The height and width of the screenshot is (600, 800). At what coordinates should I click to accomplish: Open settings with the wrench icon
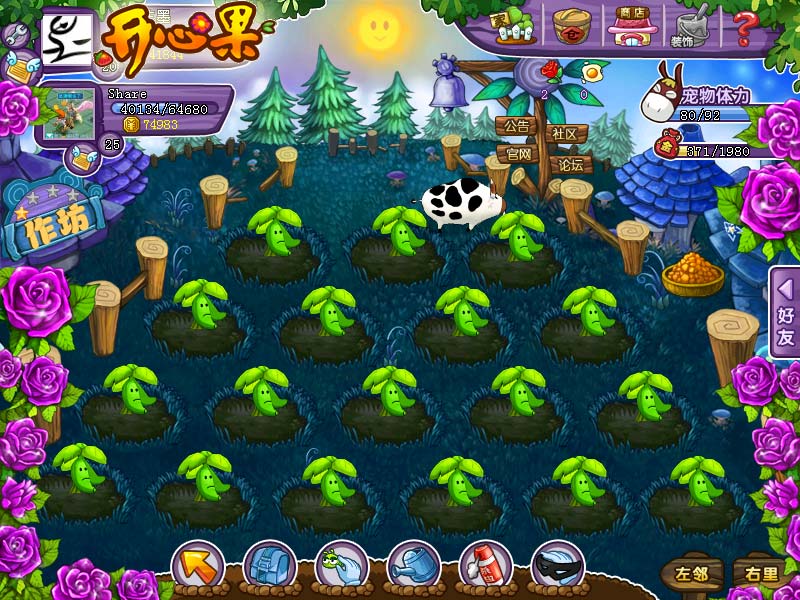click(16, 35)
